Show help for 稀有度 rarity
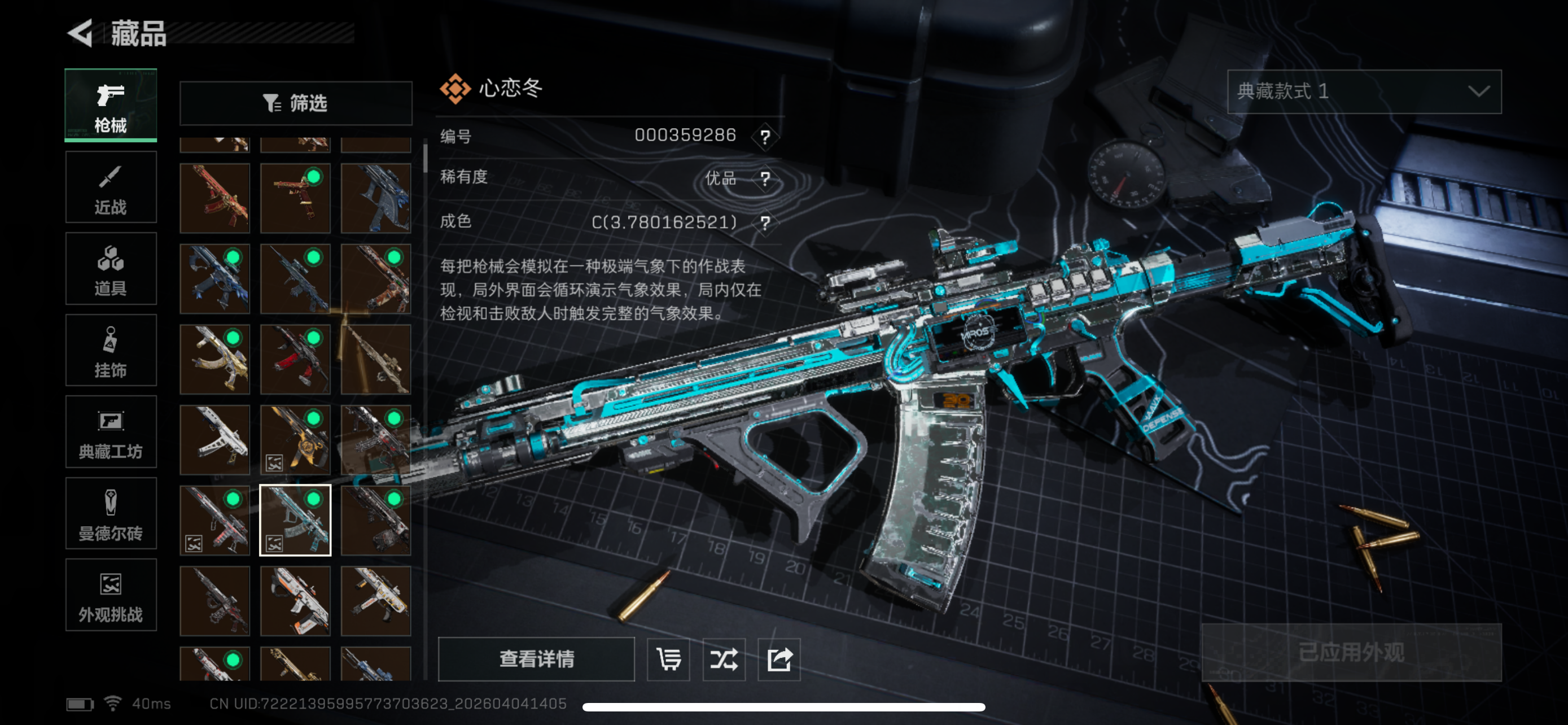 pyautogui.click(x=765, y=178)
